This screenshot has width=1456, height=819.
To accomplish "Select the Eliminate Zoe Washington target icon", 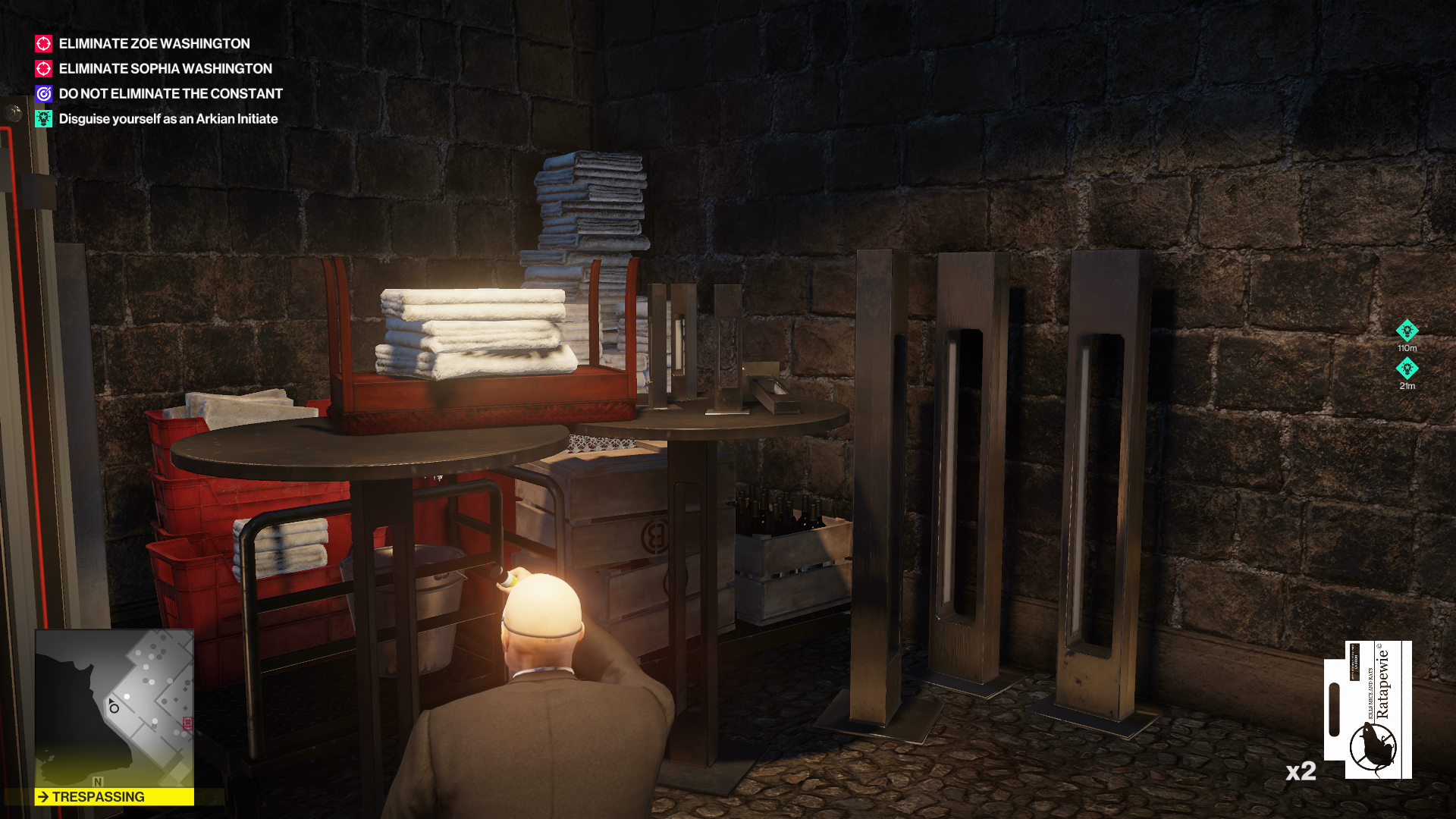I will (x=42, y=43).
